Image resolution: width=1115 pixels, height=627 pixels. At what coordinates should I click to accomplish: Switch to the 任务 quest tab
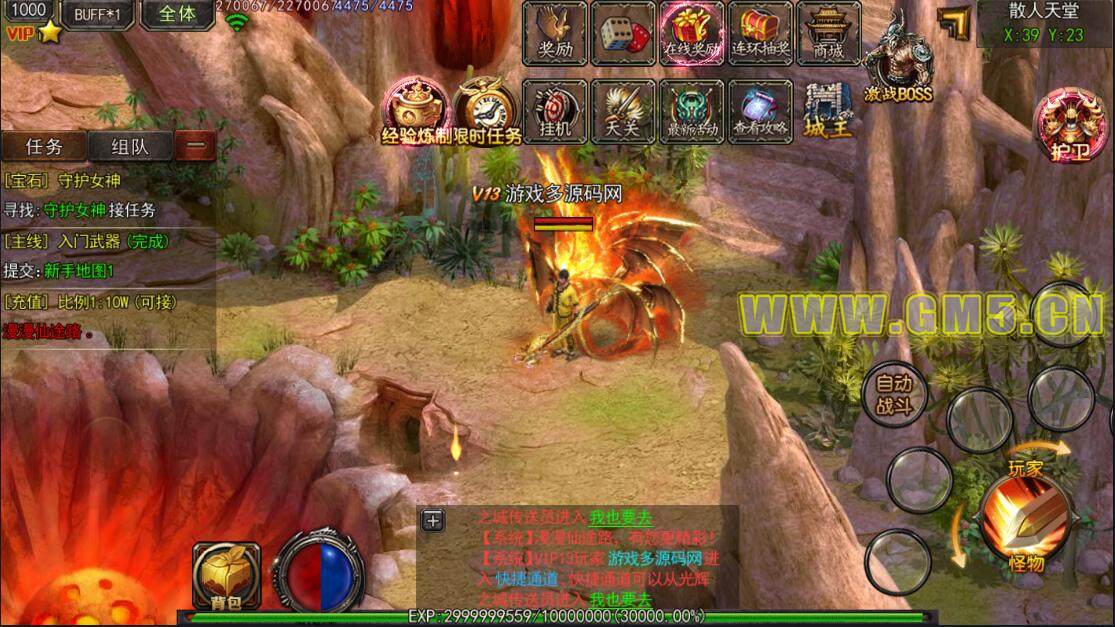tap(44, 146)
